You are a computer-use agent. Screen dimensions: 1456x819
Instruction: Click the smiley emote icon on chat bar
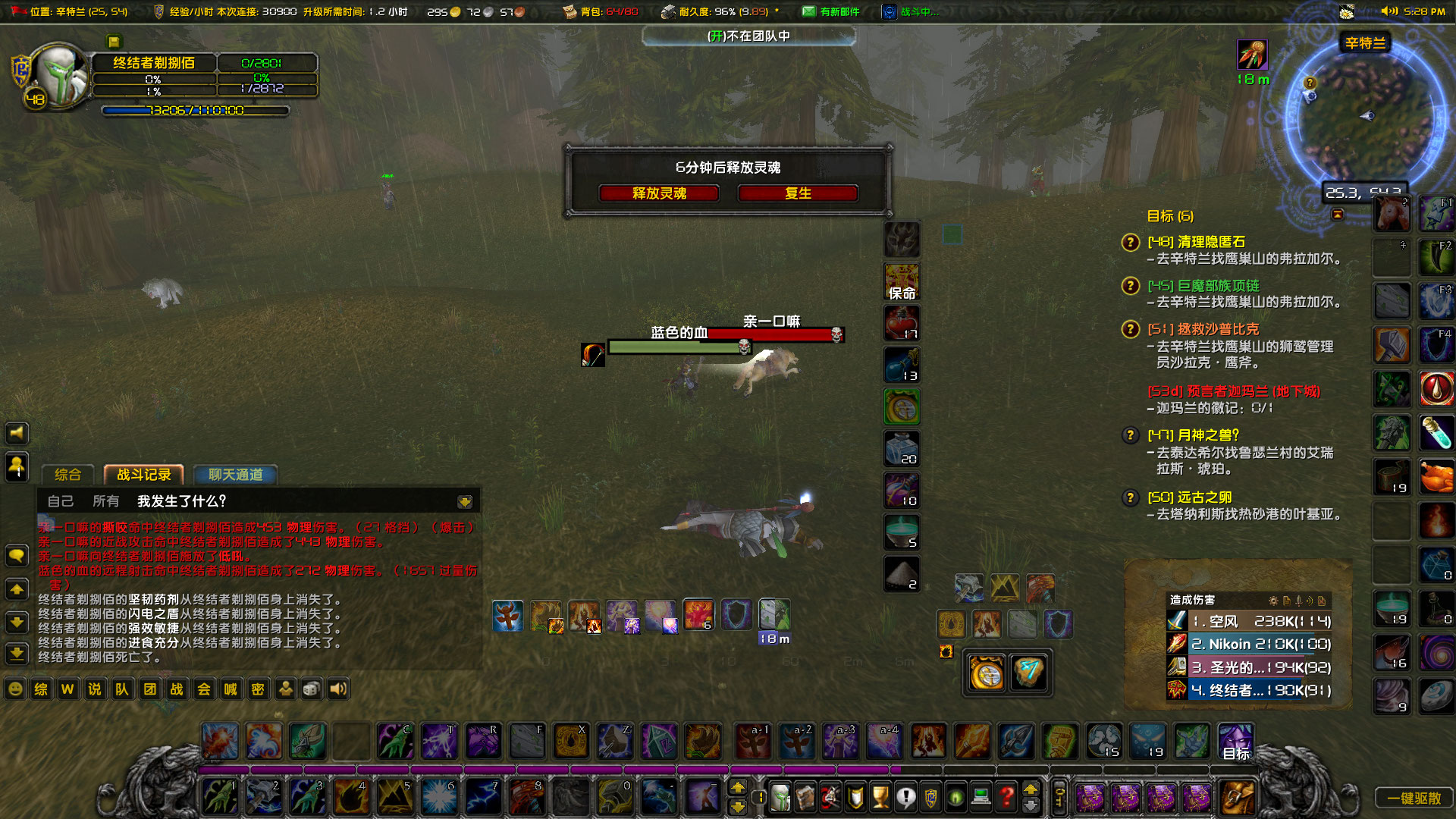[x=15, y=689]
